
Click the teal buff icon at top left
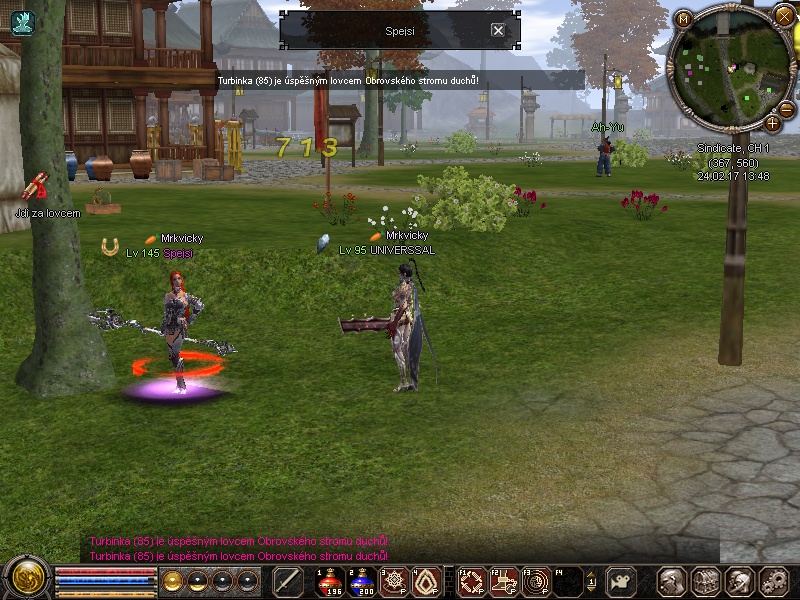(22, 22)
